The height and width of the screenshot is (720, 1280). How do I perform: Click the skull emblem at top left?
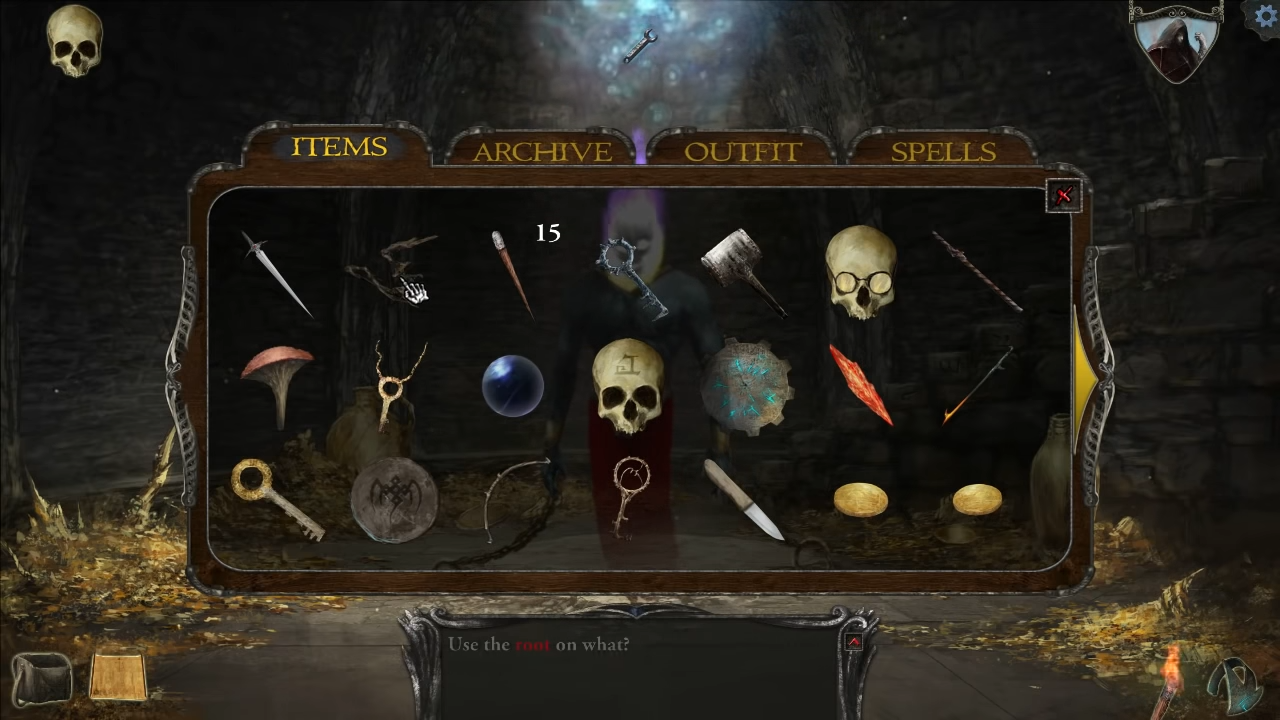75,42
